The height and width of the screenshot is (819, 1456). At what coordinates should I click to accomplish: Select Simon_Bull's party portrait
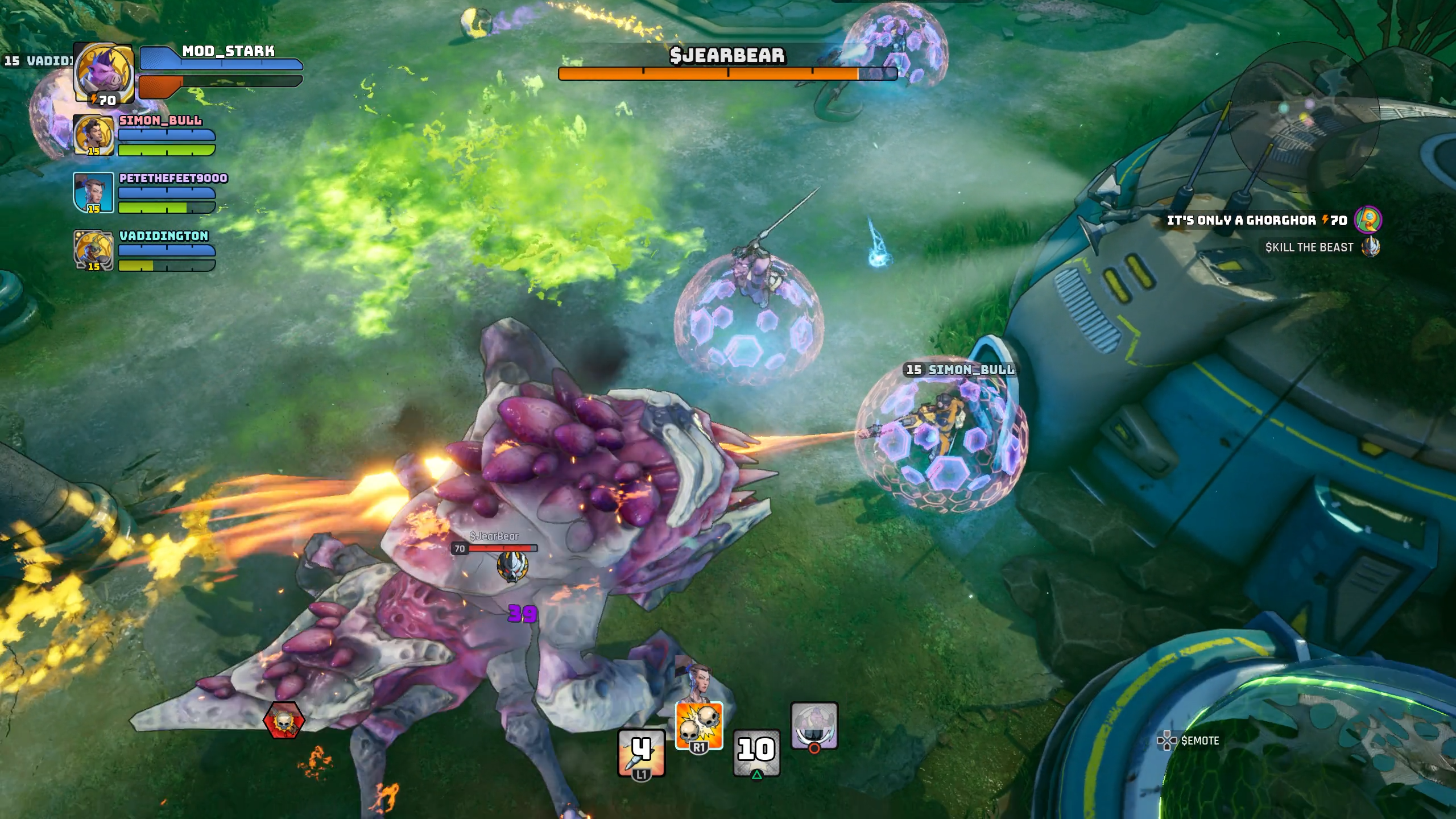pos(93,135)
